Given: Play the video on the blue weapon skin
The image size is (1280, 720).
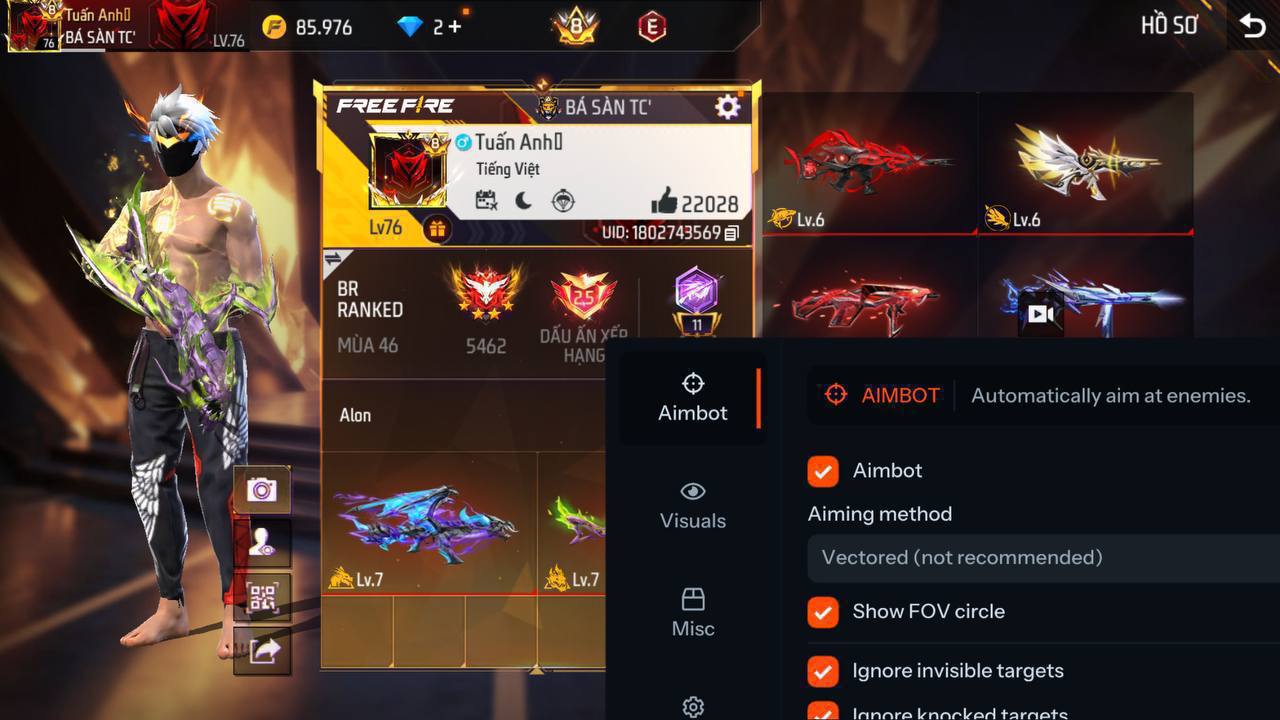Looking at the screenshot, I should pyautogui.click(x=1040, y=314).
